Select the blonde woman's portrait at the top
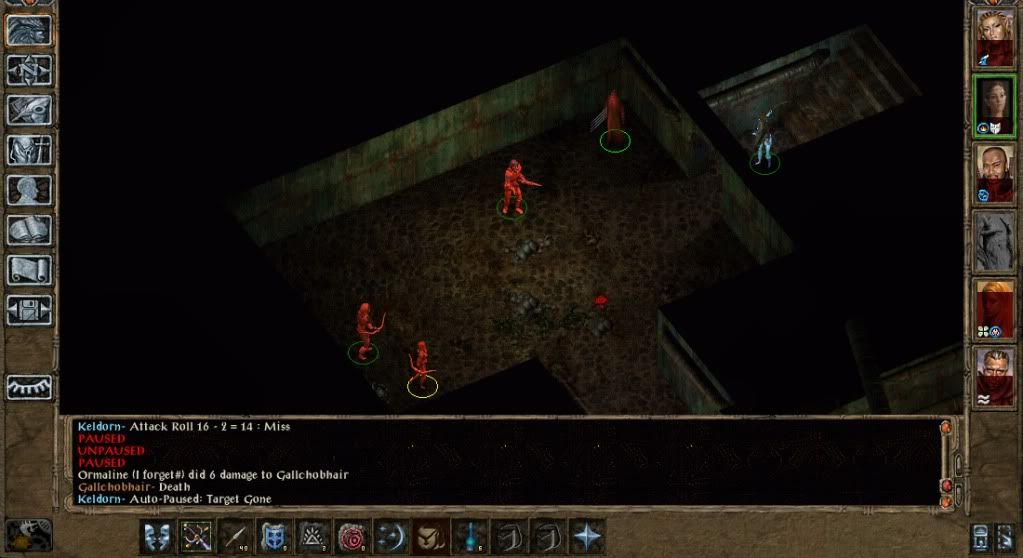The width and height of the screenshot is (1023, 558). click(x=995, y=38)
